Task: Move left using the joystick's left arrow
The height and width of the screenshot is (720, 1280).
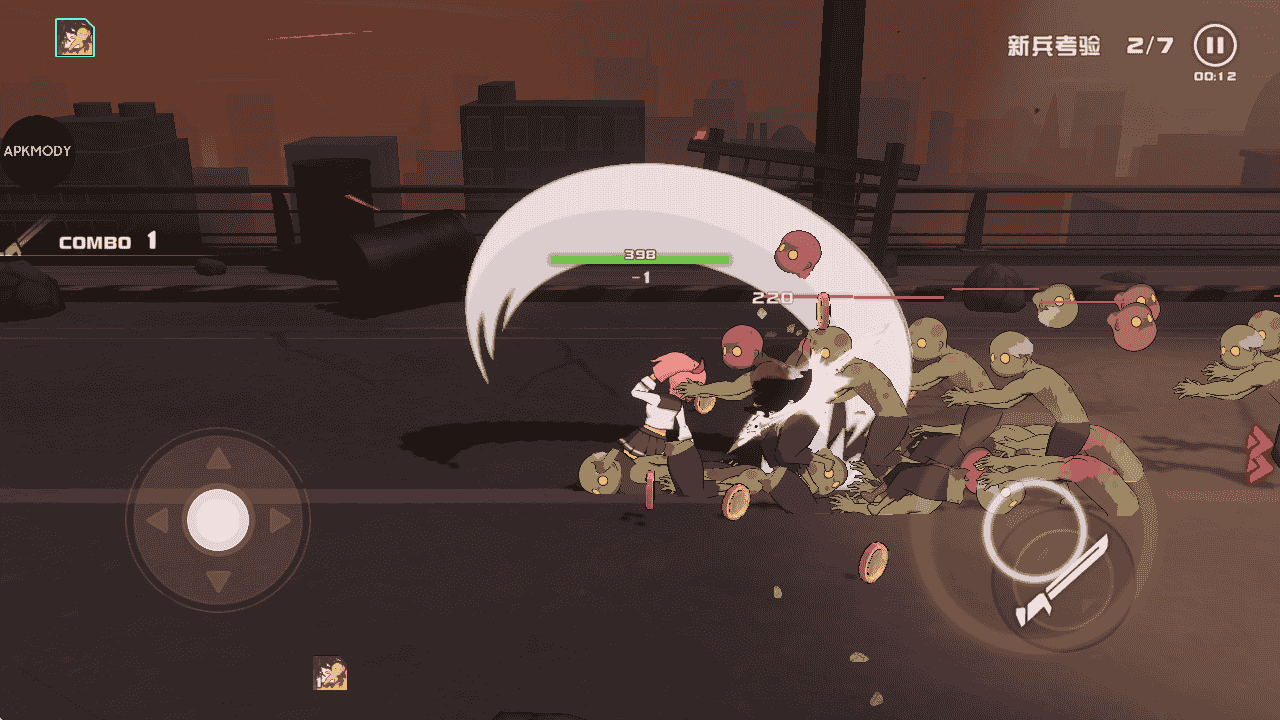Action: pyautogui.click(x=157, y=521)
